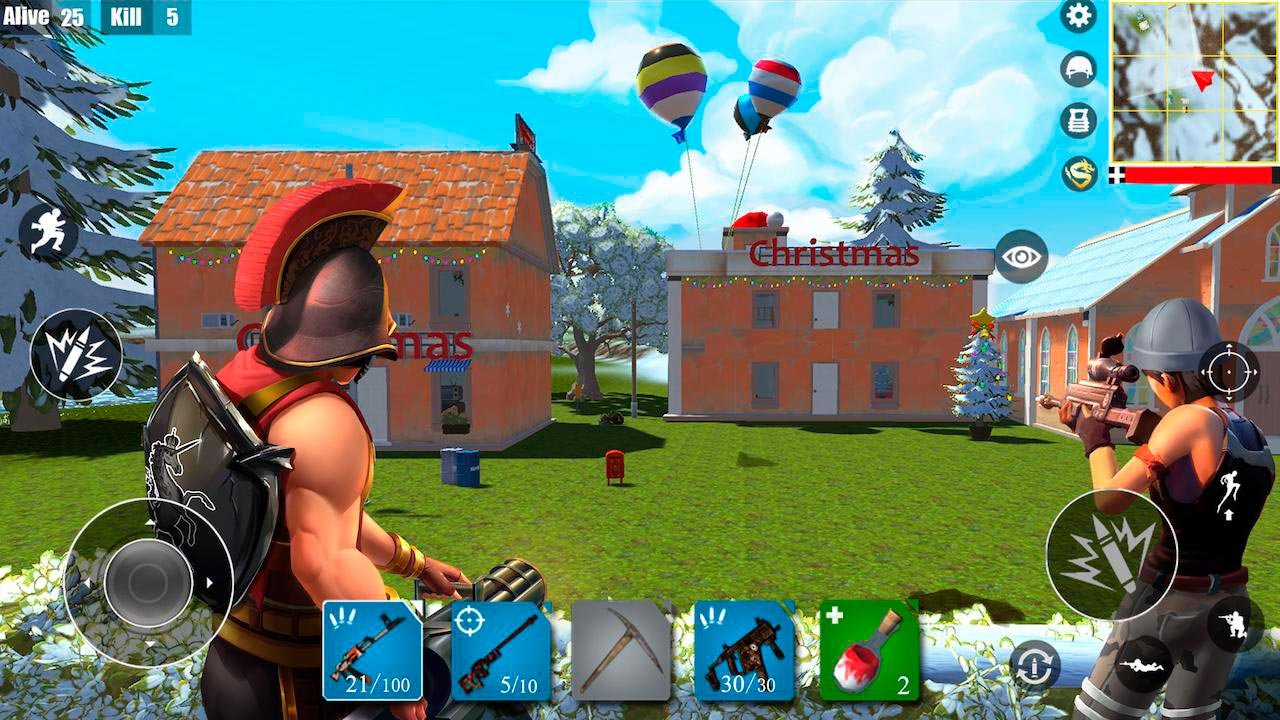
Task: Activate the running man sprint button
Action: 48,232
